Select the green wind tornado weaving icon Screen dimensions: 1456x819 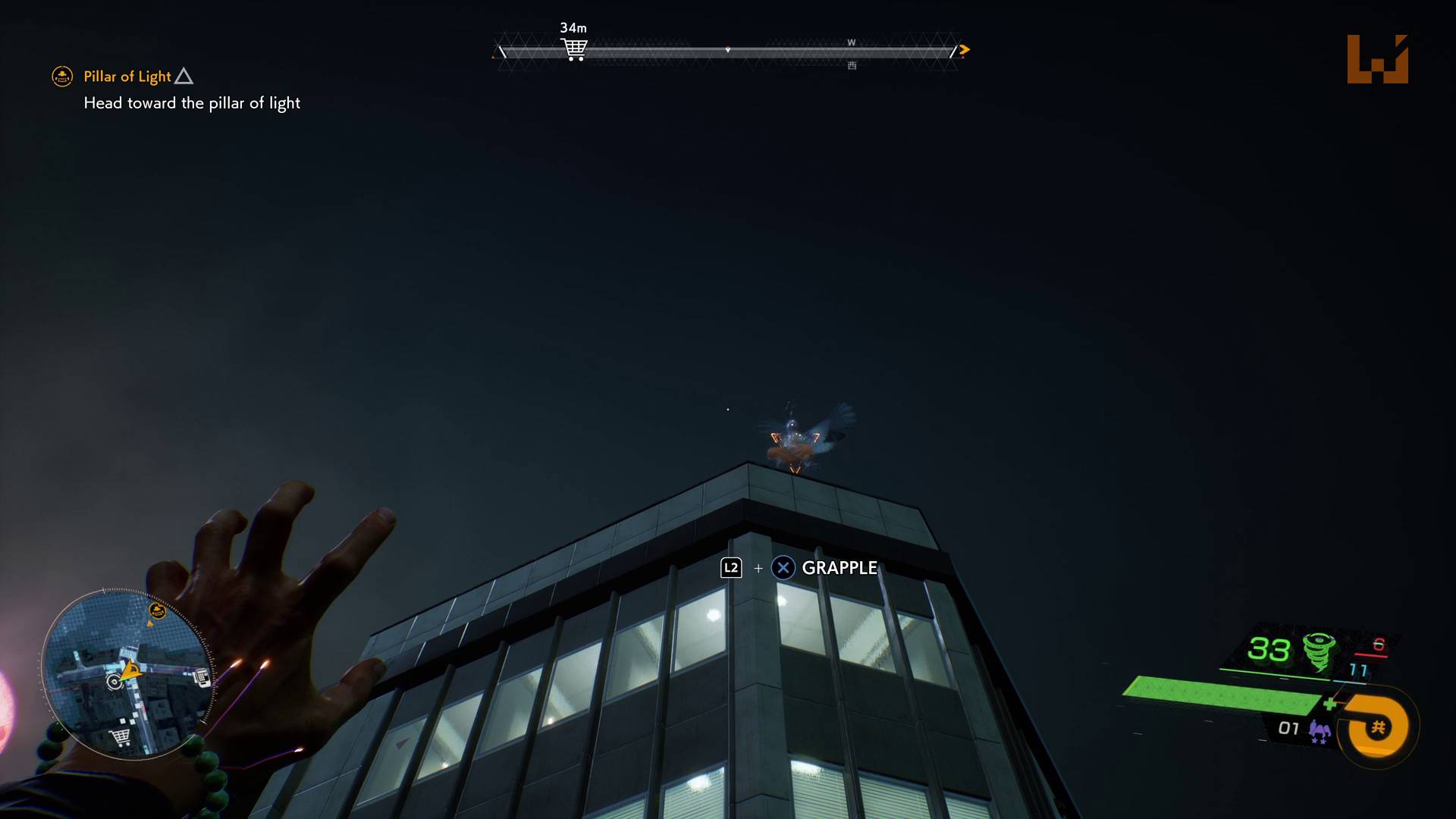click(1319, 651)
